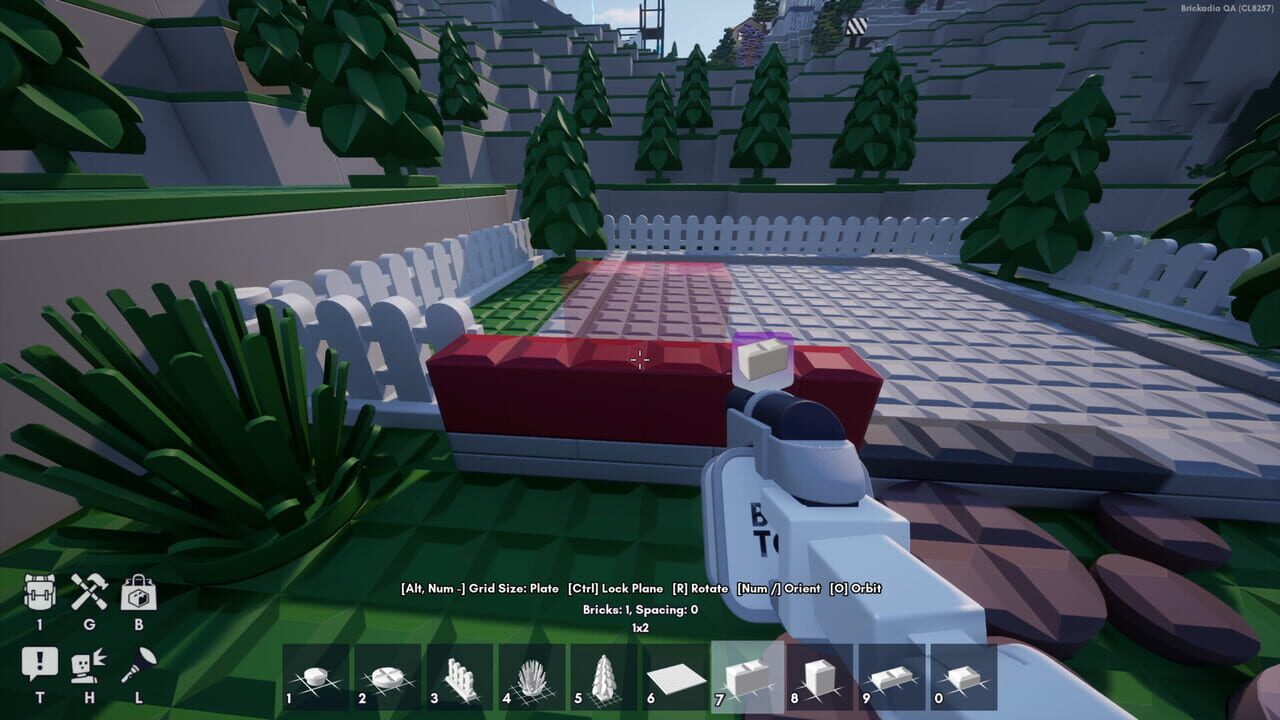Open the brick shop bag icon labeled B

tap(140, 595)
